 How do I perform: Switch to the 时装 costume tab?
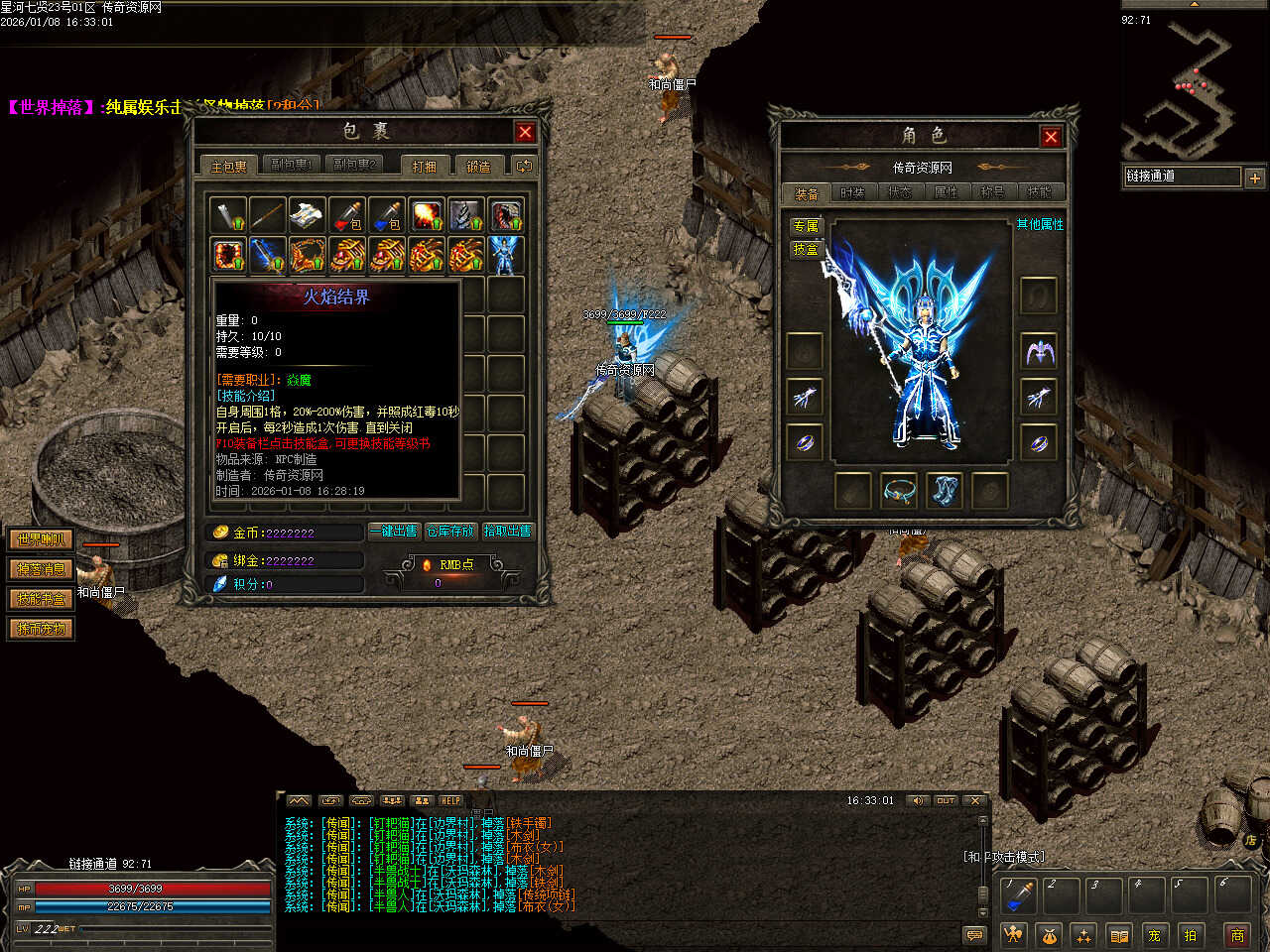[853, 192]
